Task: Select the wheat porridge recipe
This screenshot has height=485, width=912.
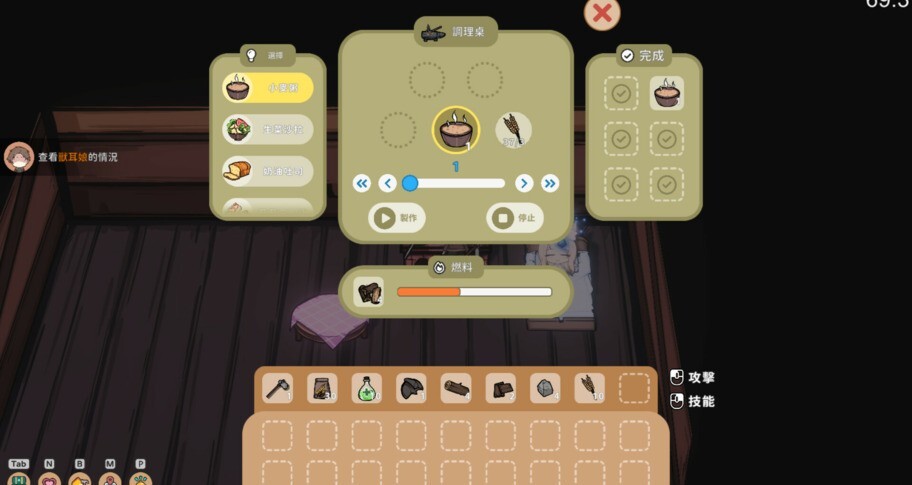Action: click(x=268, y=88)
